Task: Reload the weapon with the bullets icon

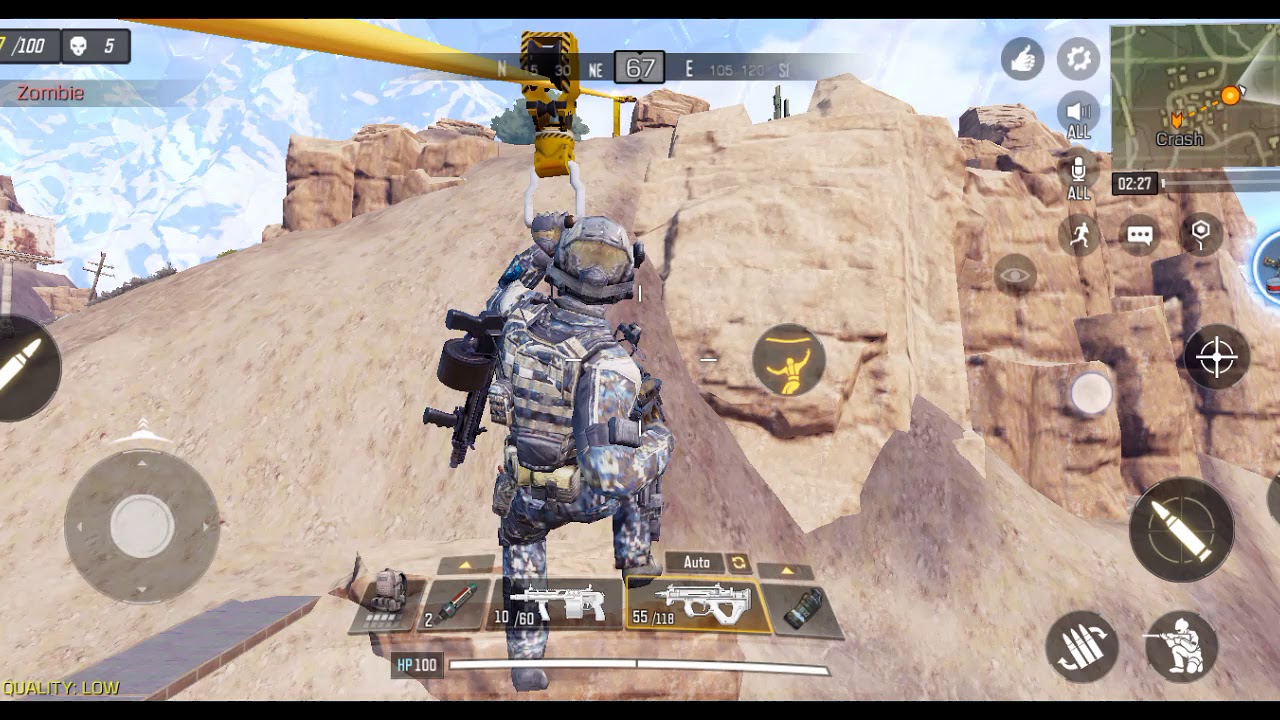Action: (1082, 646)
